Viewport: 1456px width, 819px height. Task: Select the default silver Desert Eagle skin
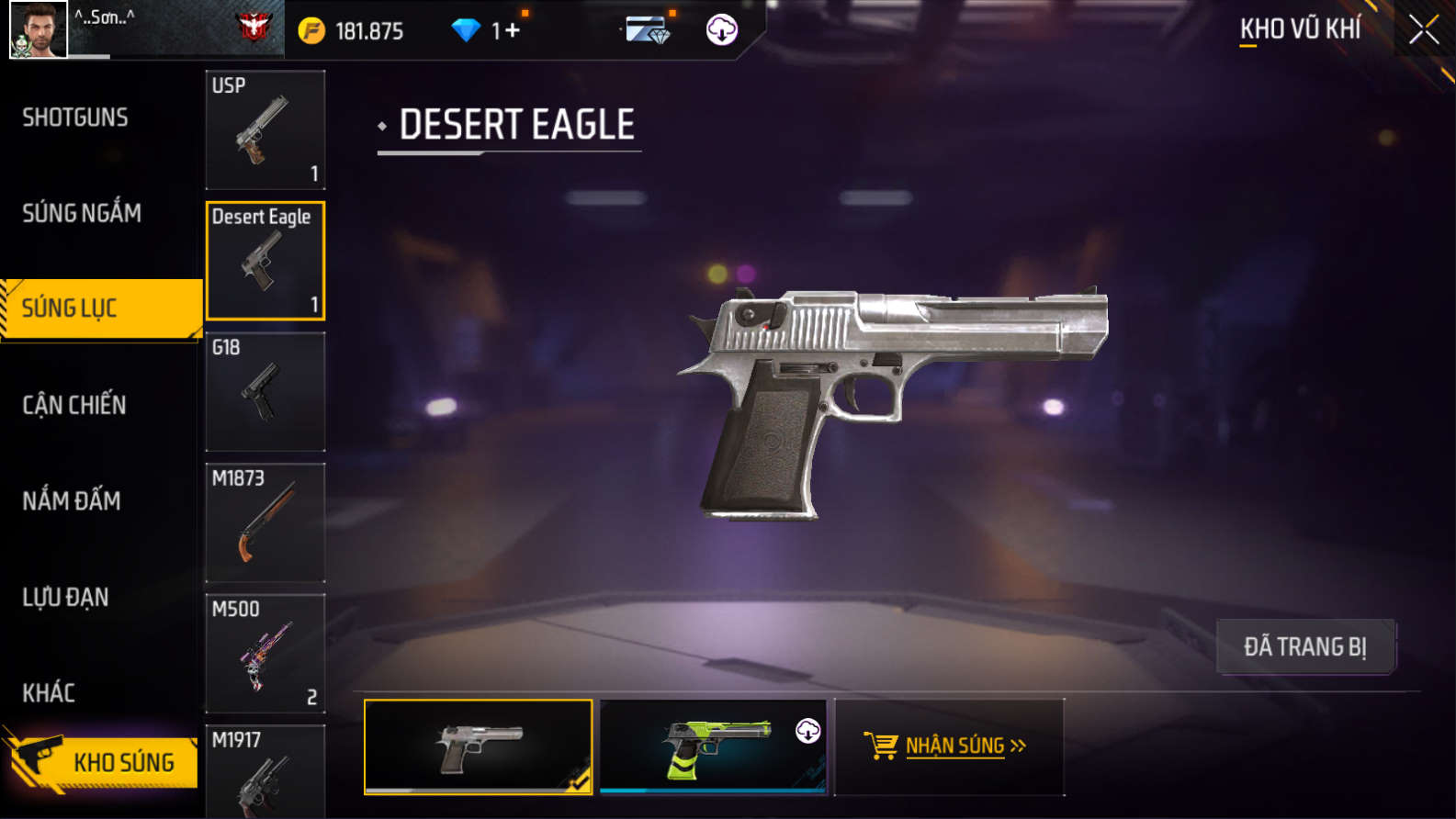[x=478, y=746]
